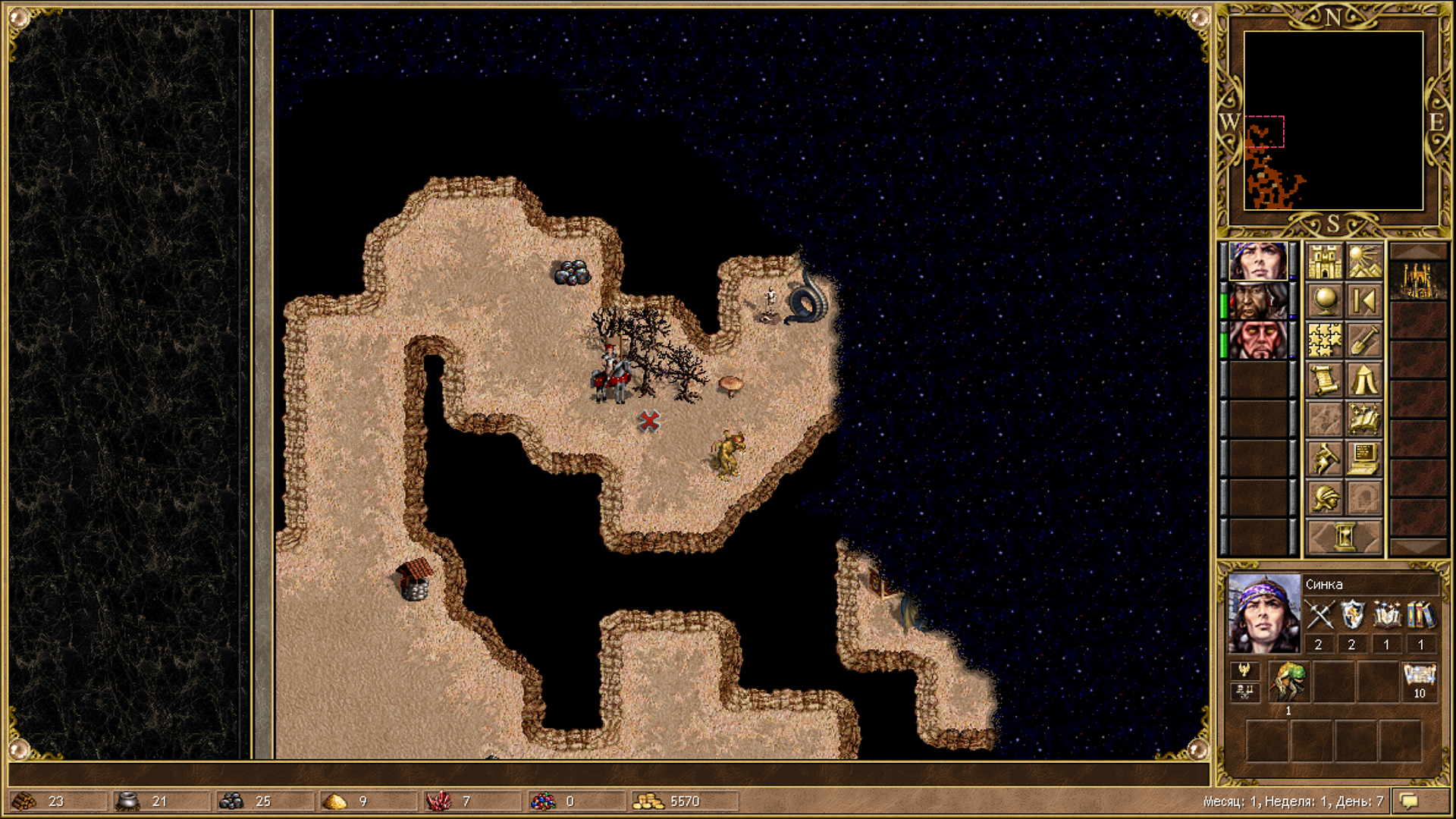Open system options computer button
Screen dimensions: 1456x819
[x=1364, y=458]
